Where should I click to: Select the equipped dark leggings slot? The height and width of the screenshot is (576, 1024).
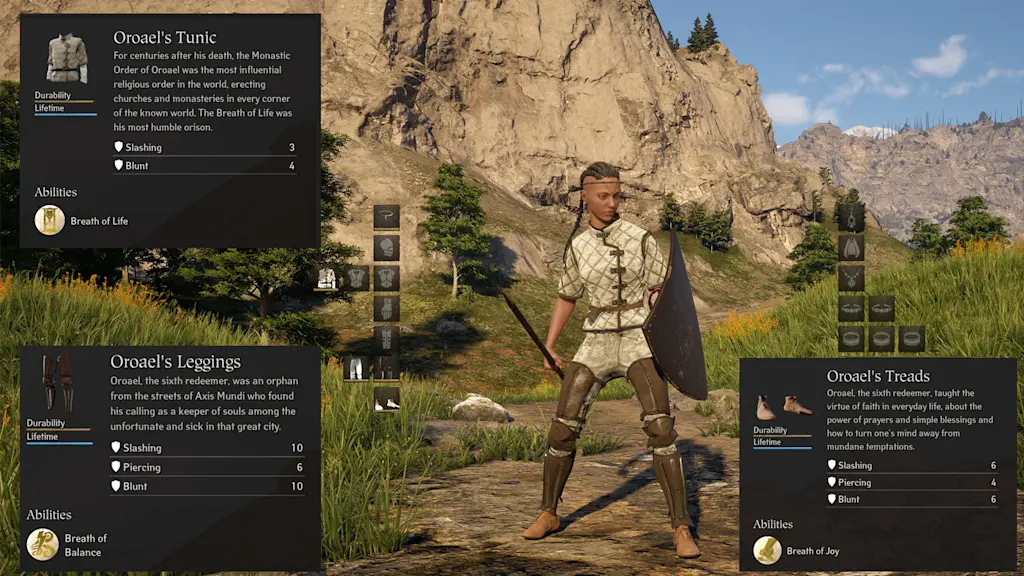tap(386, 368)
